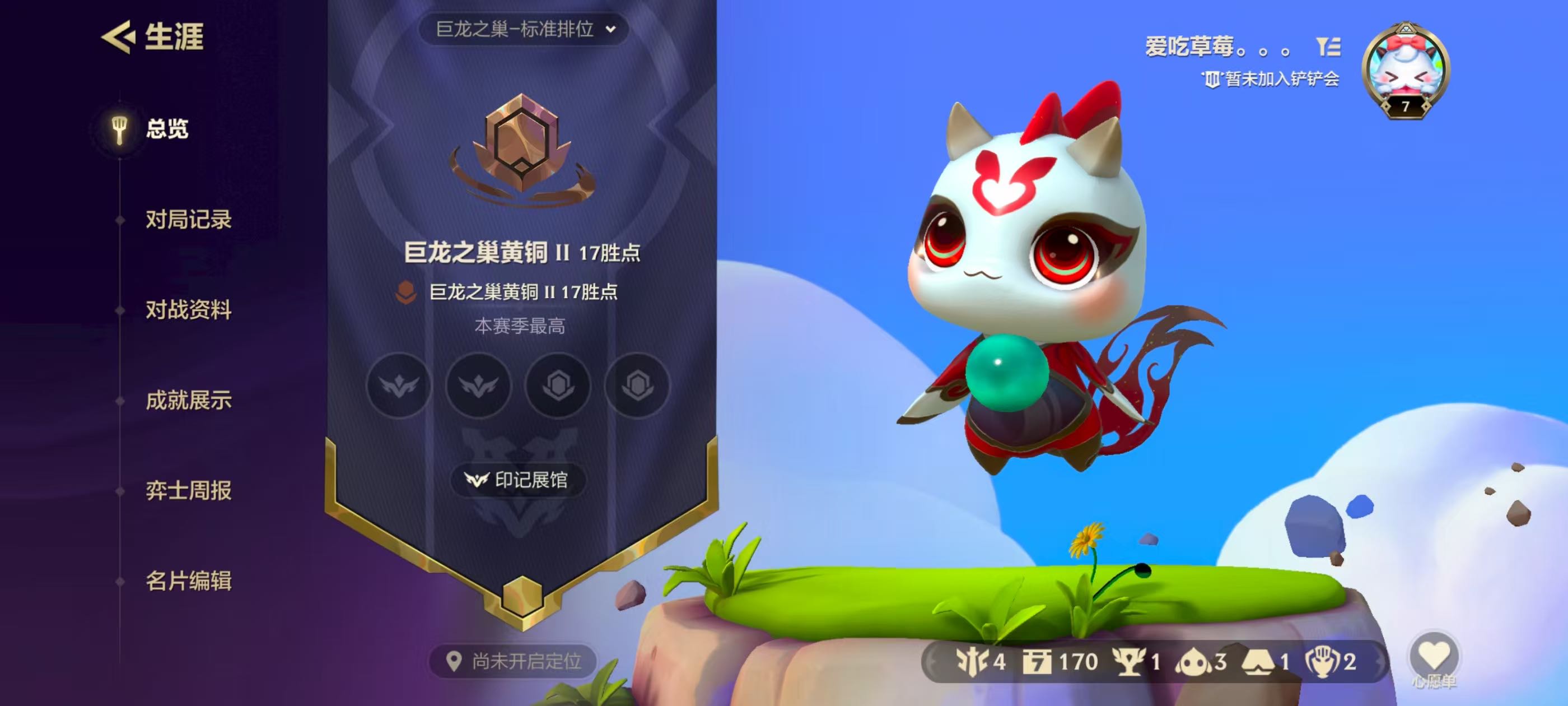
Task: Select the first winged emblem slot
Action: click(399, 385)
